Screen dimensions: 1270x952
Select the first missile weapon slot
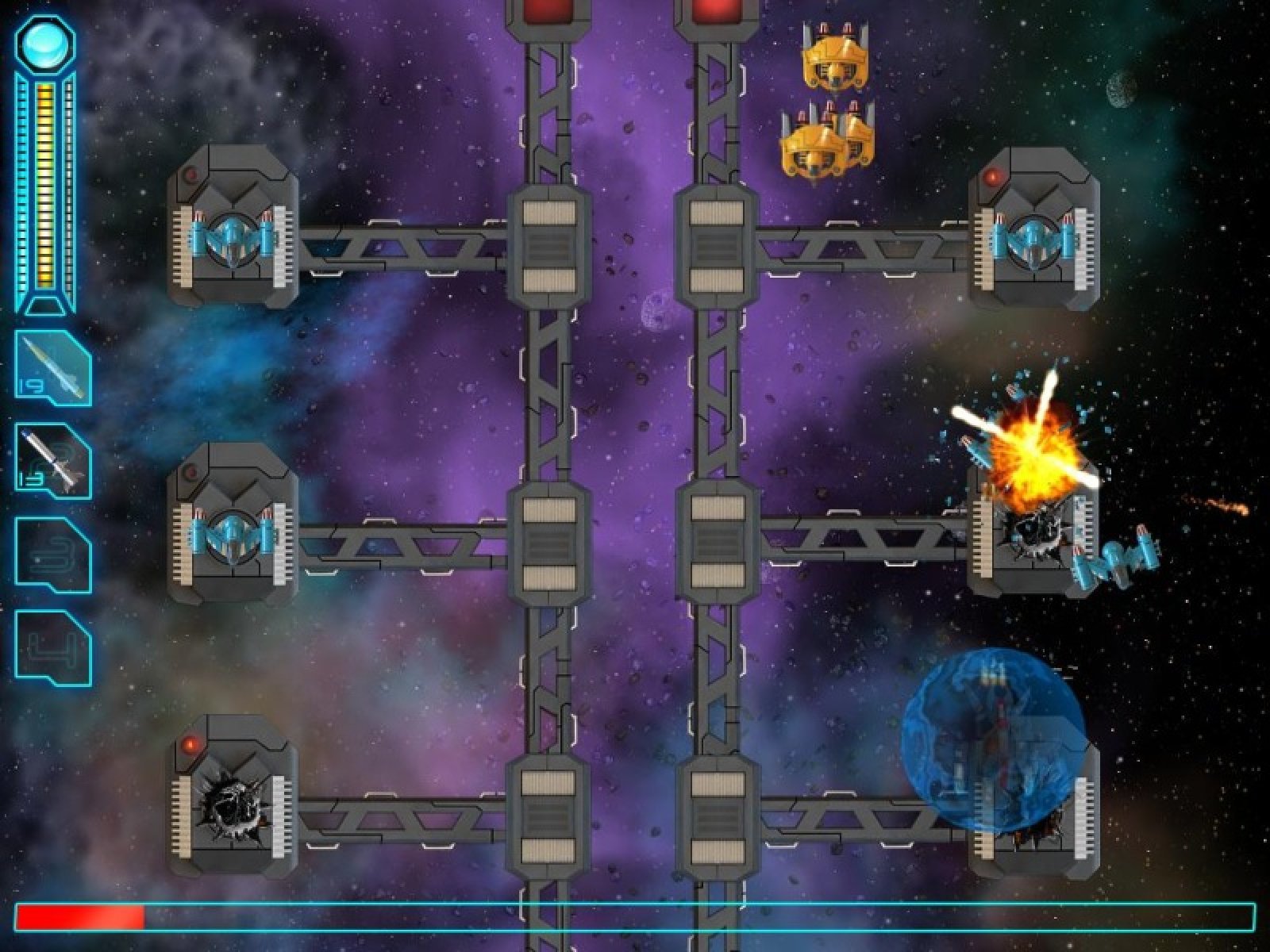click(53, 368)
